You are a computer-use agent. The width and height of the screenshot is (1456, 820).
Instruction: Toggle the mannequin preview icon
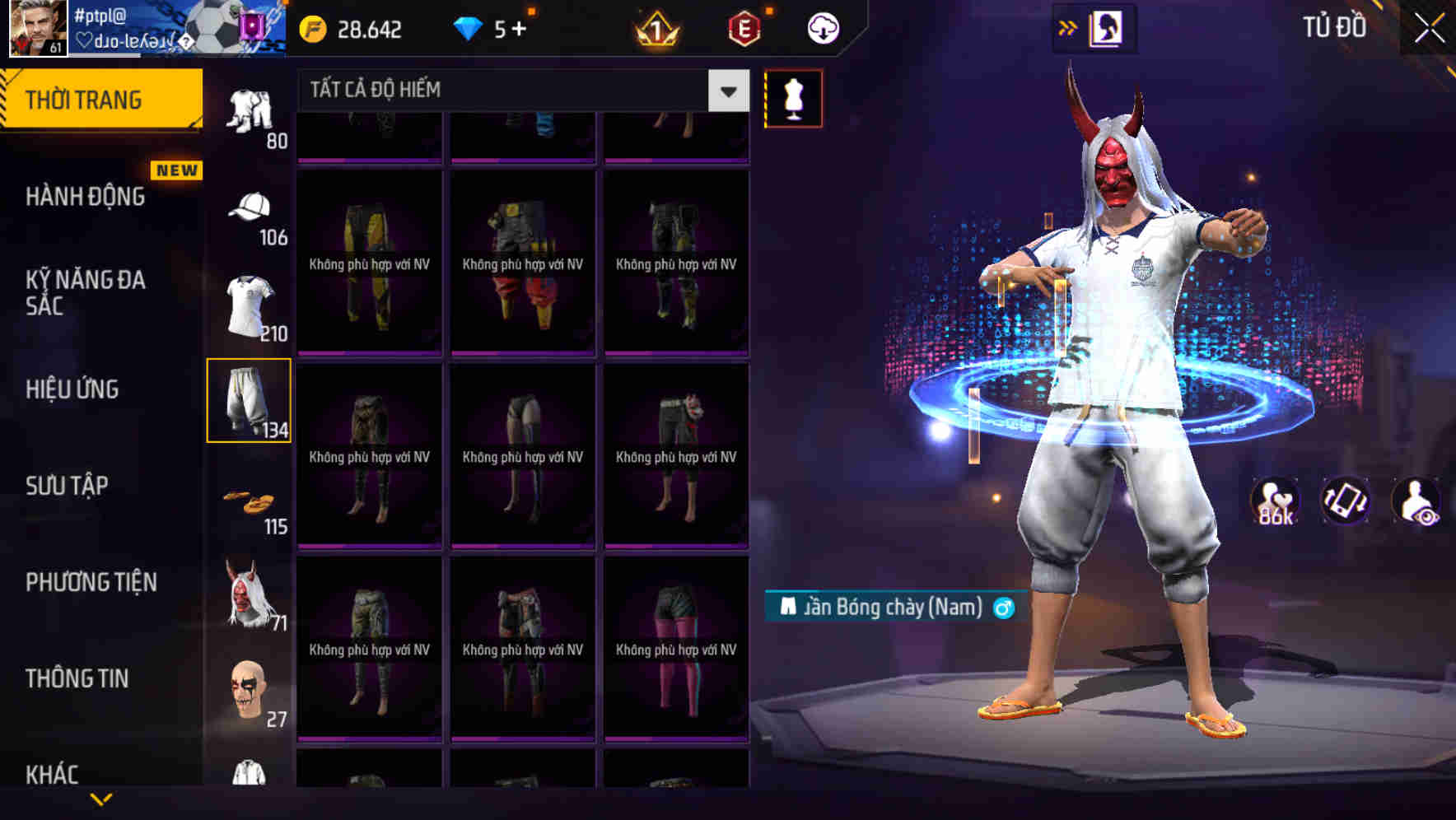tap(794, 98)
